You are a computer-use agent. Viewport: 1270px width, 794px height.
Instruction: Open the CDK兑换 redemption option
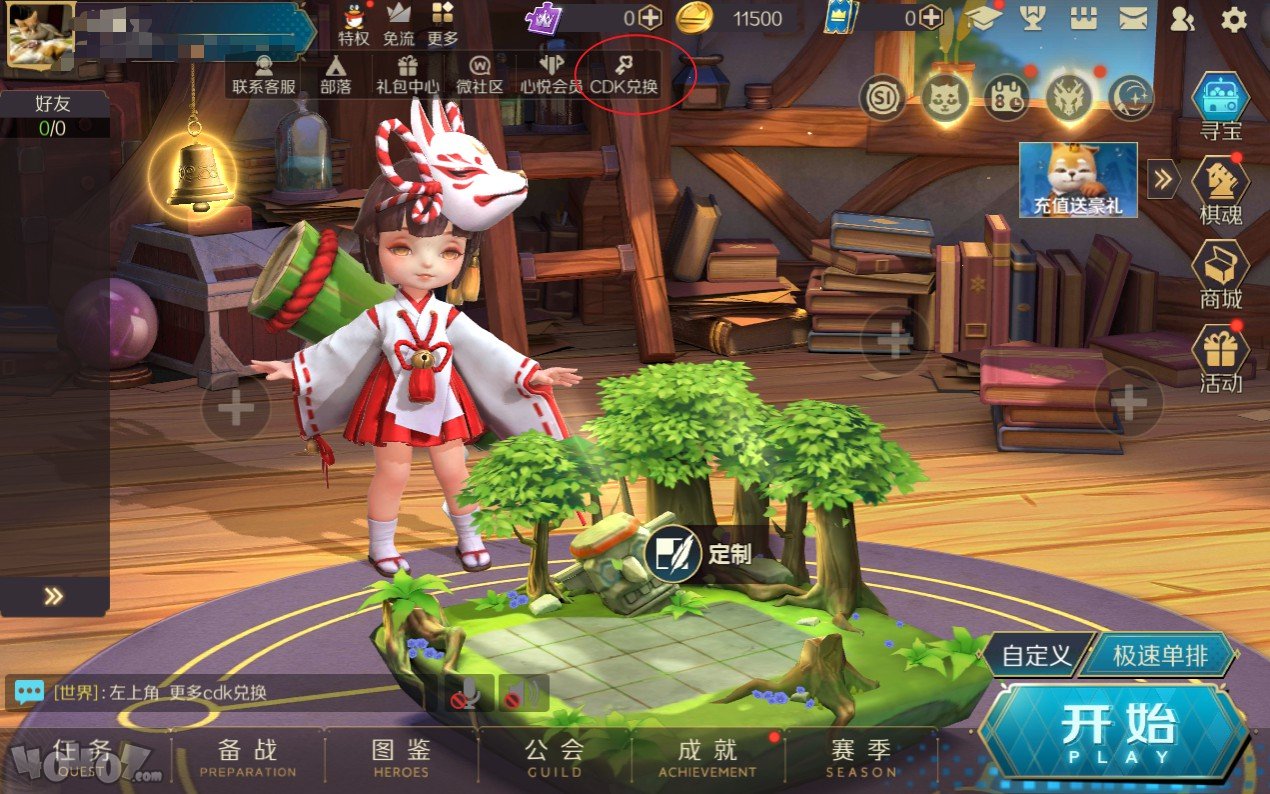pyautogui.click(x=624, y=75)
